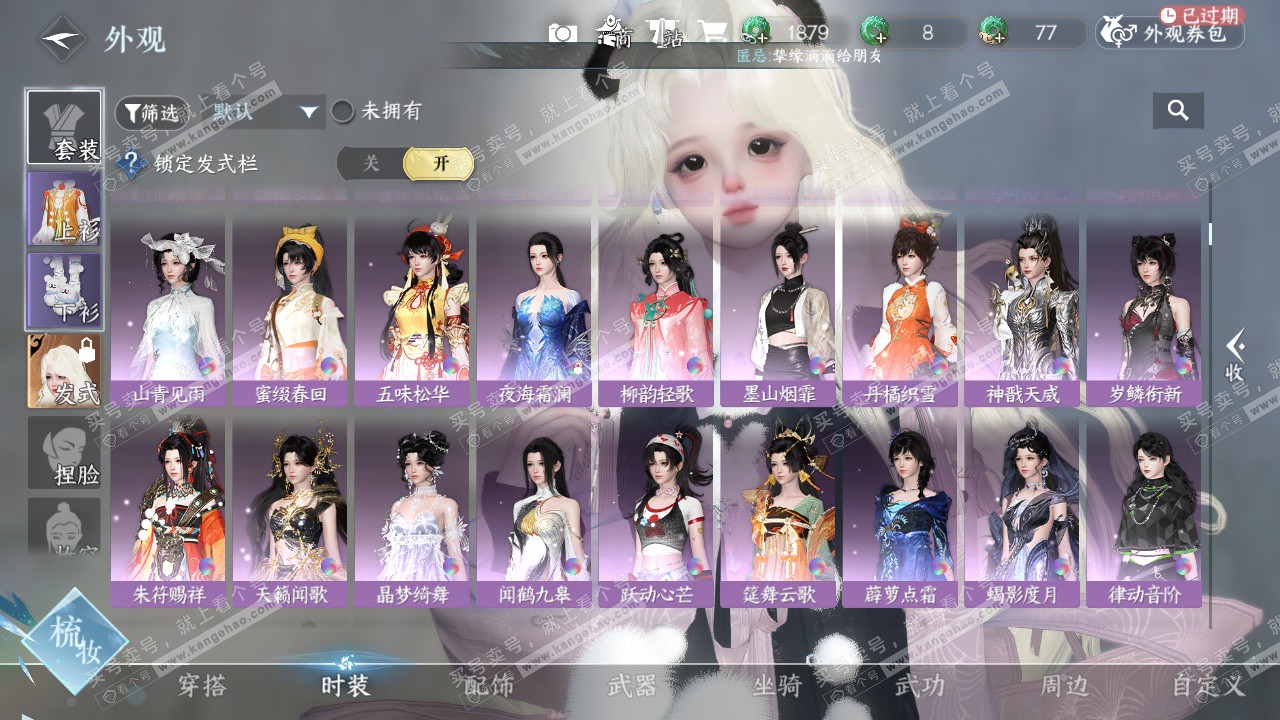Switch to the 坐骑 mount tab
The height and width of the screenshot is (720, 1280).
777,686
